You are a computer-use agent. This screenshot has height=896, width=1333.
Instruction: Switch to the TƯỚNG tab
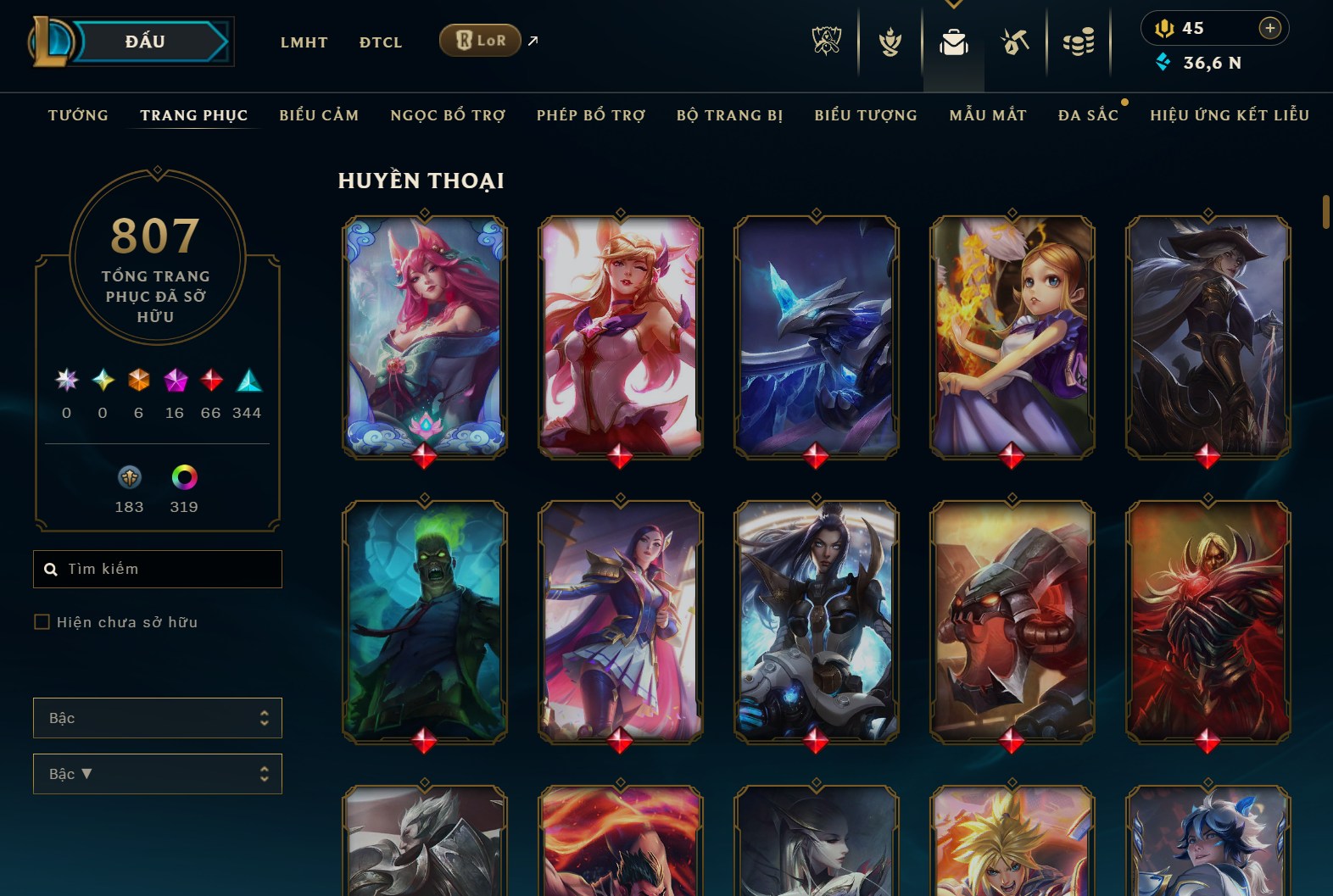(77, 115)
